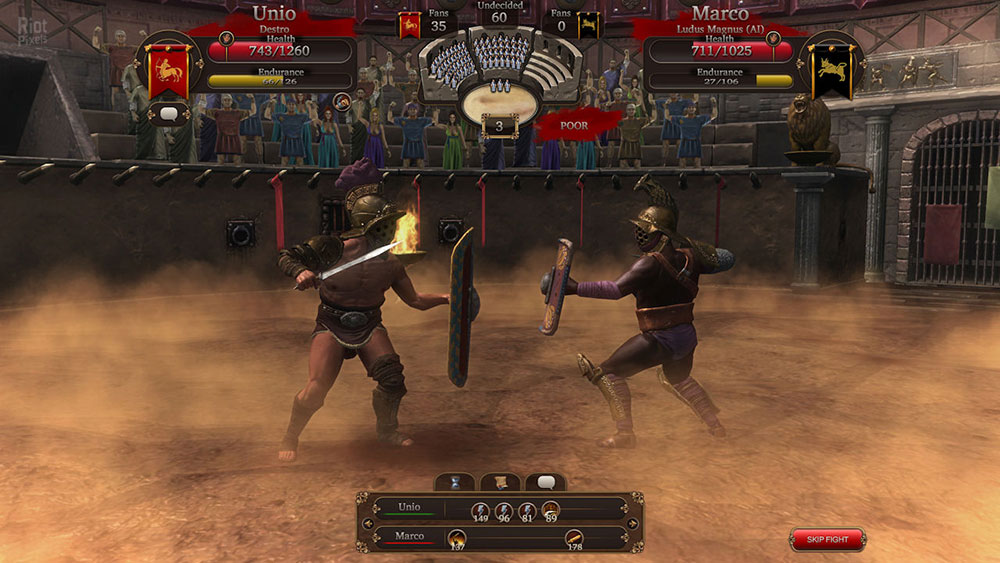
Task: Click Unio's queued action marked 96
Action: (504, 509)
